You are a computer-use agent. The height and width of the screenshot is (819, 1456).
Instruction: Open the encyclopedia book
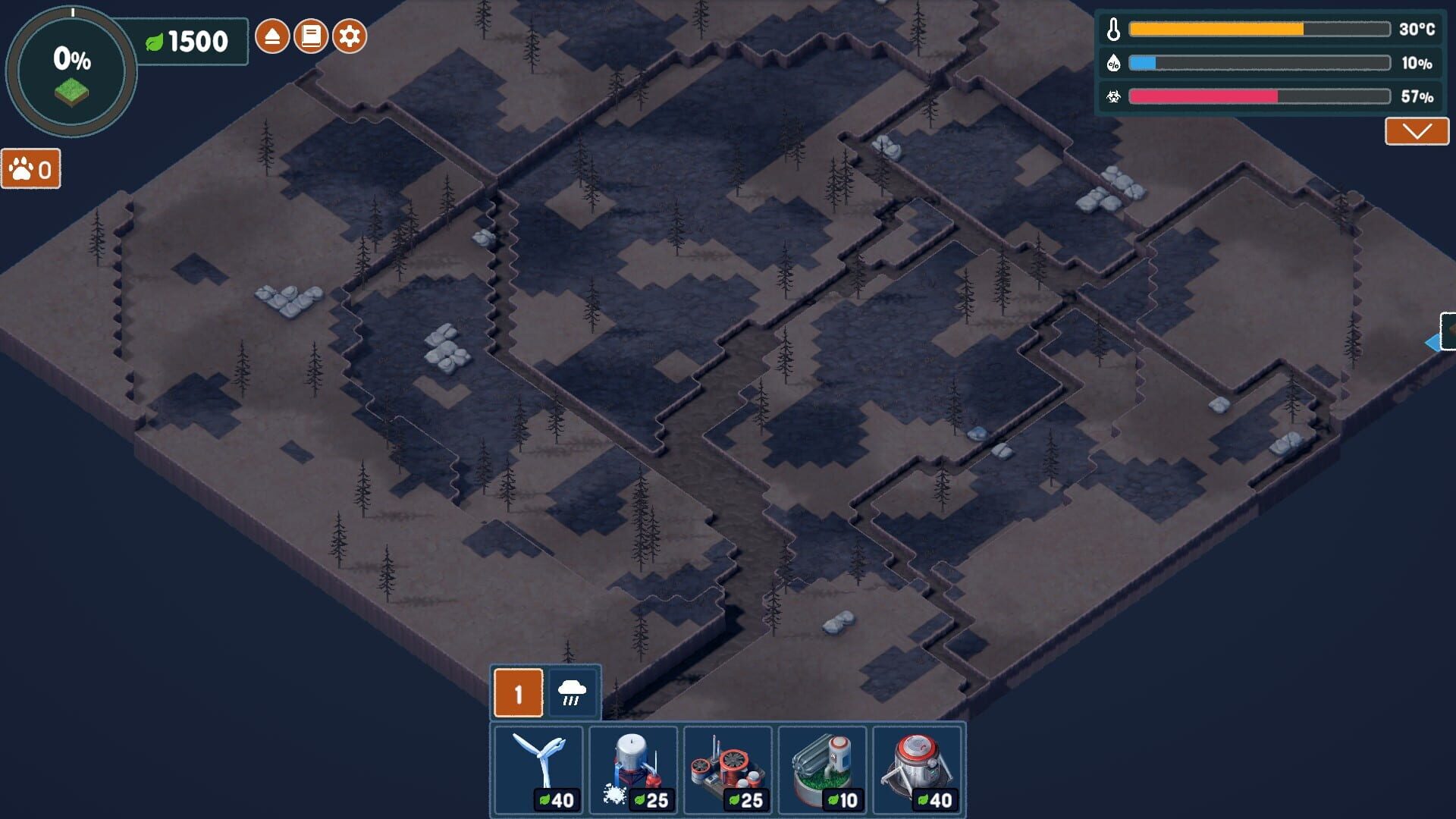click(x=311, y=34)
